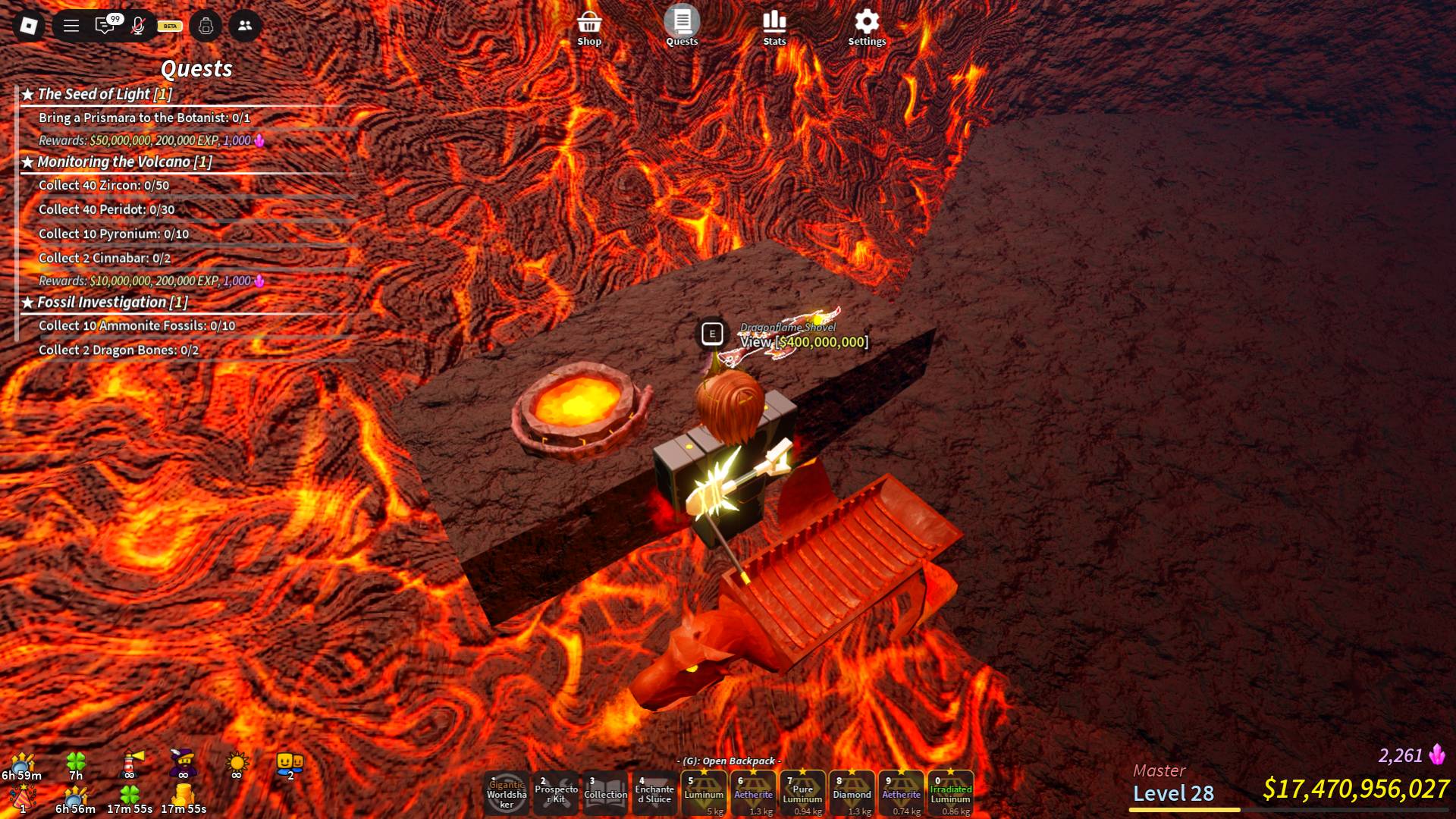
Task: Select the Prospector Kit in slot 2
Action: point(554,793)
